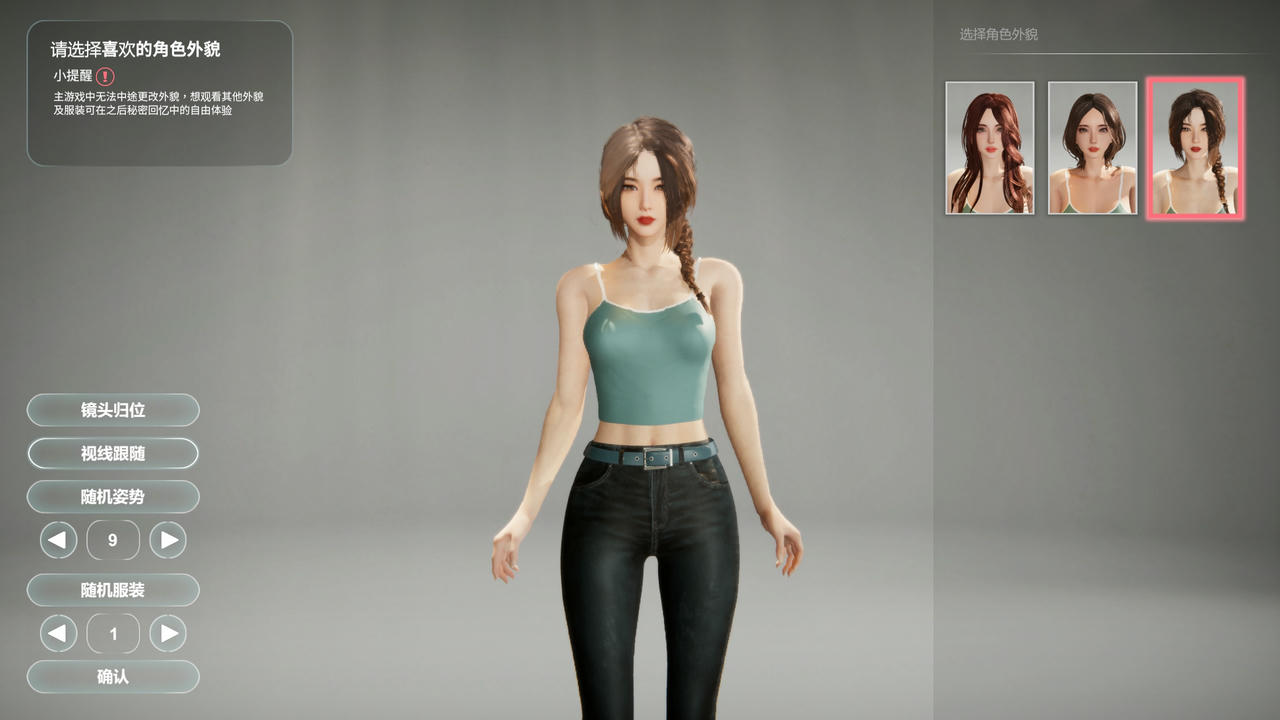Select the highlighted side braid portrait
The image size is (1280, 720).
pyautogui.click(x=1195, y=148)
